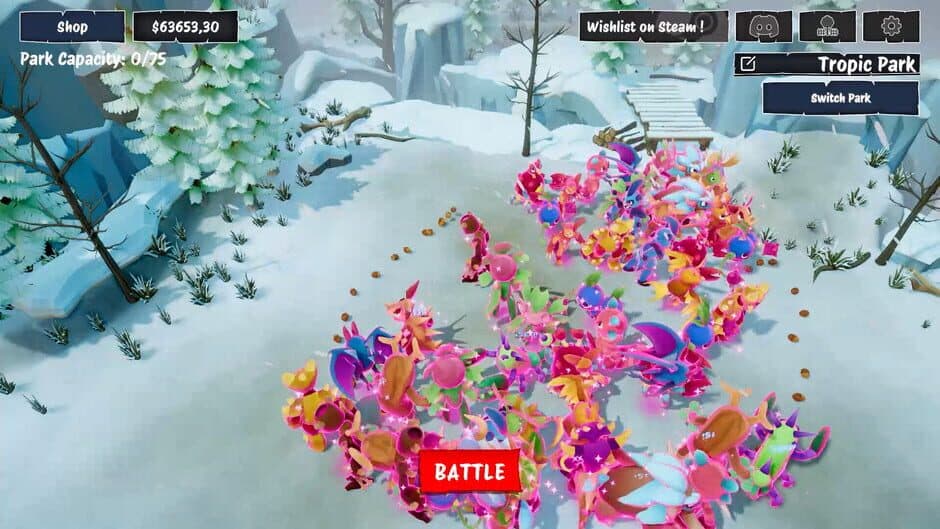The width and height of the screenshot is (940, 529).
Task: Click the Wishlist on Steam button
Action: 653,27
